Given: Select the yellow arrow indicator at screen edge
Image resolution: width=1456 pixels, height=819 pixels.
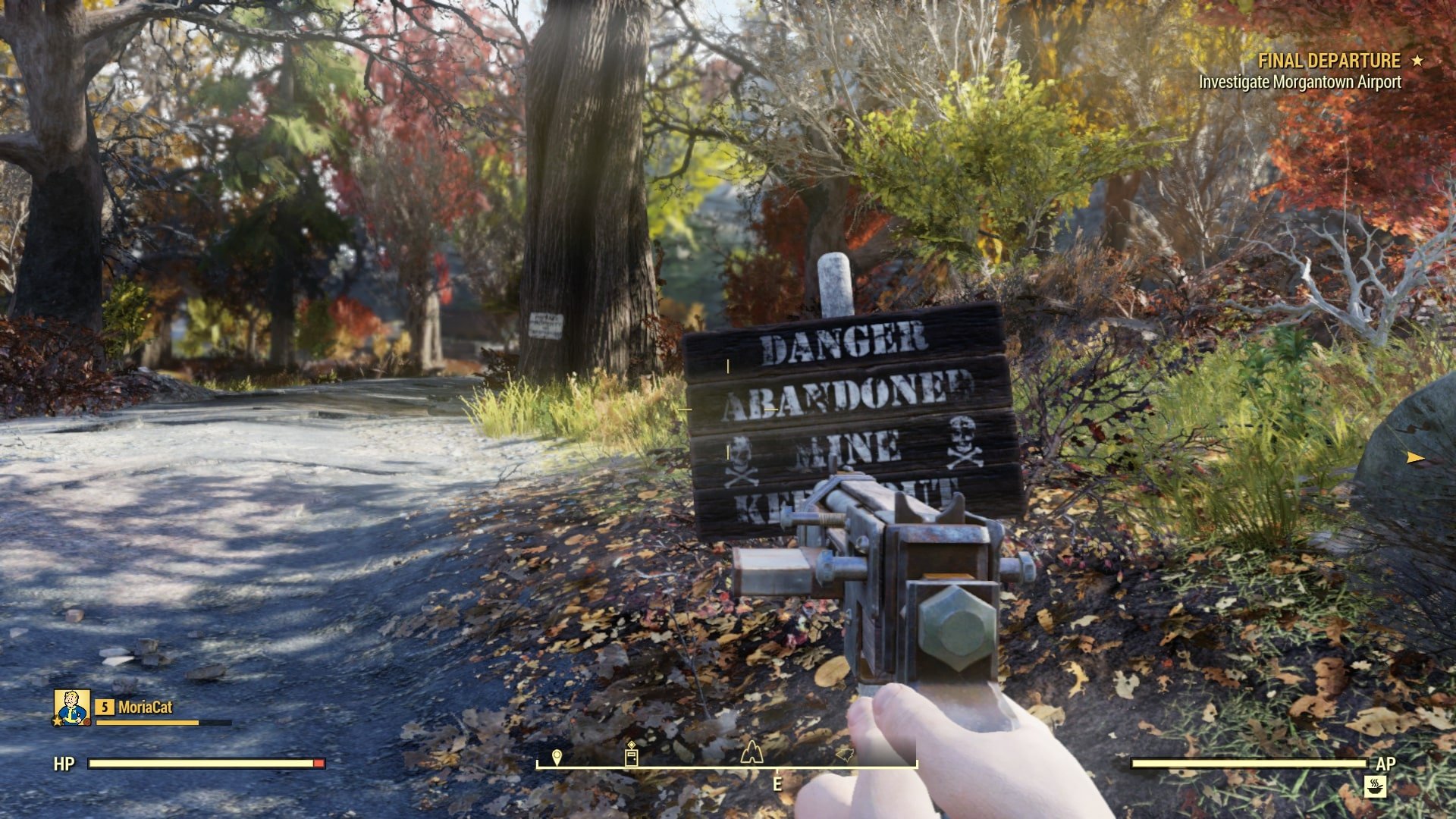Looking at the screenshot, I should (1415, 457).
